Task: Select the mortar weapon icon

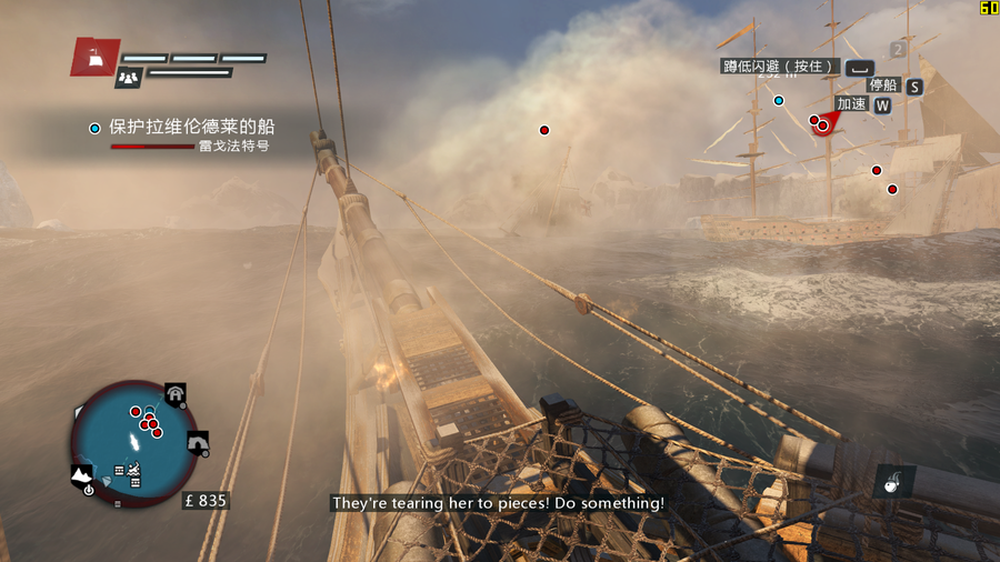Action: 889,481
